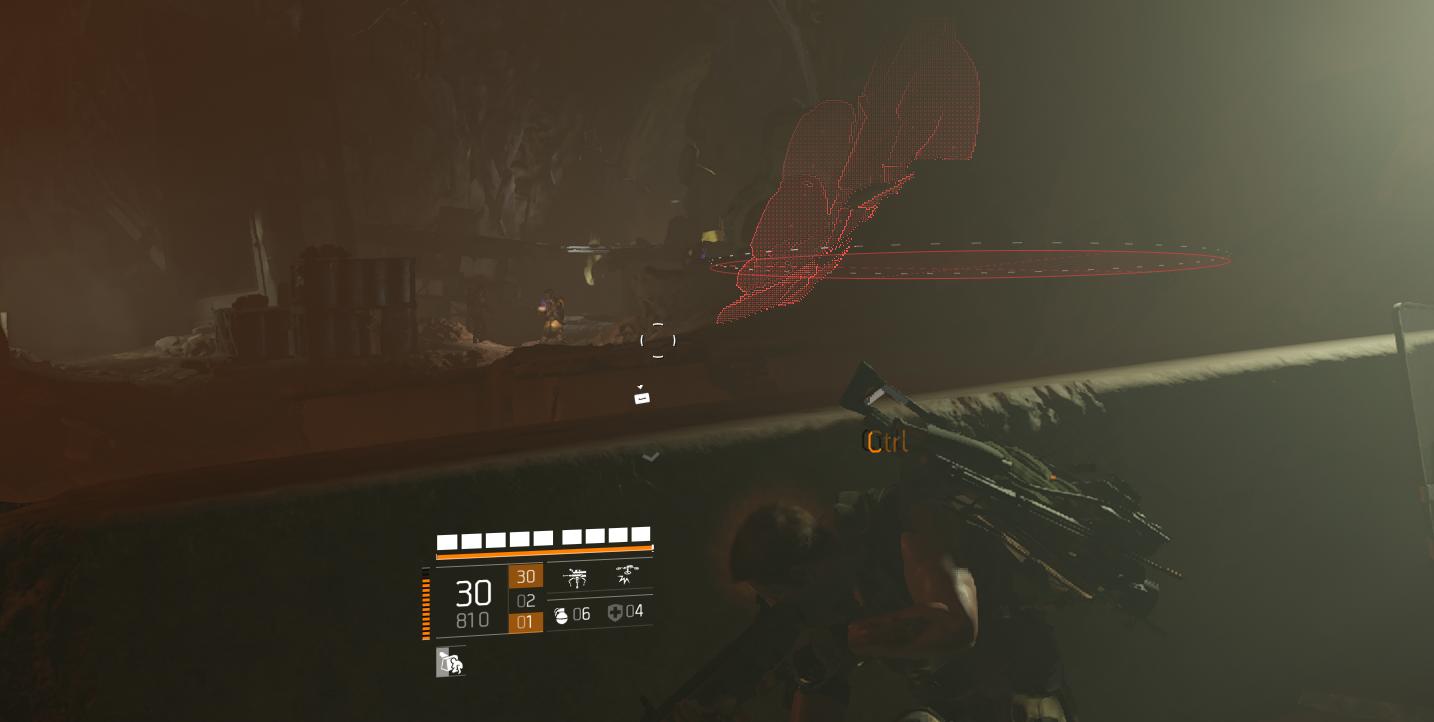Screen dimensions: 1434x722
Task: Select the sidearm slot showing 01
Action: coord(525,622)
